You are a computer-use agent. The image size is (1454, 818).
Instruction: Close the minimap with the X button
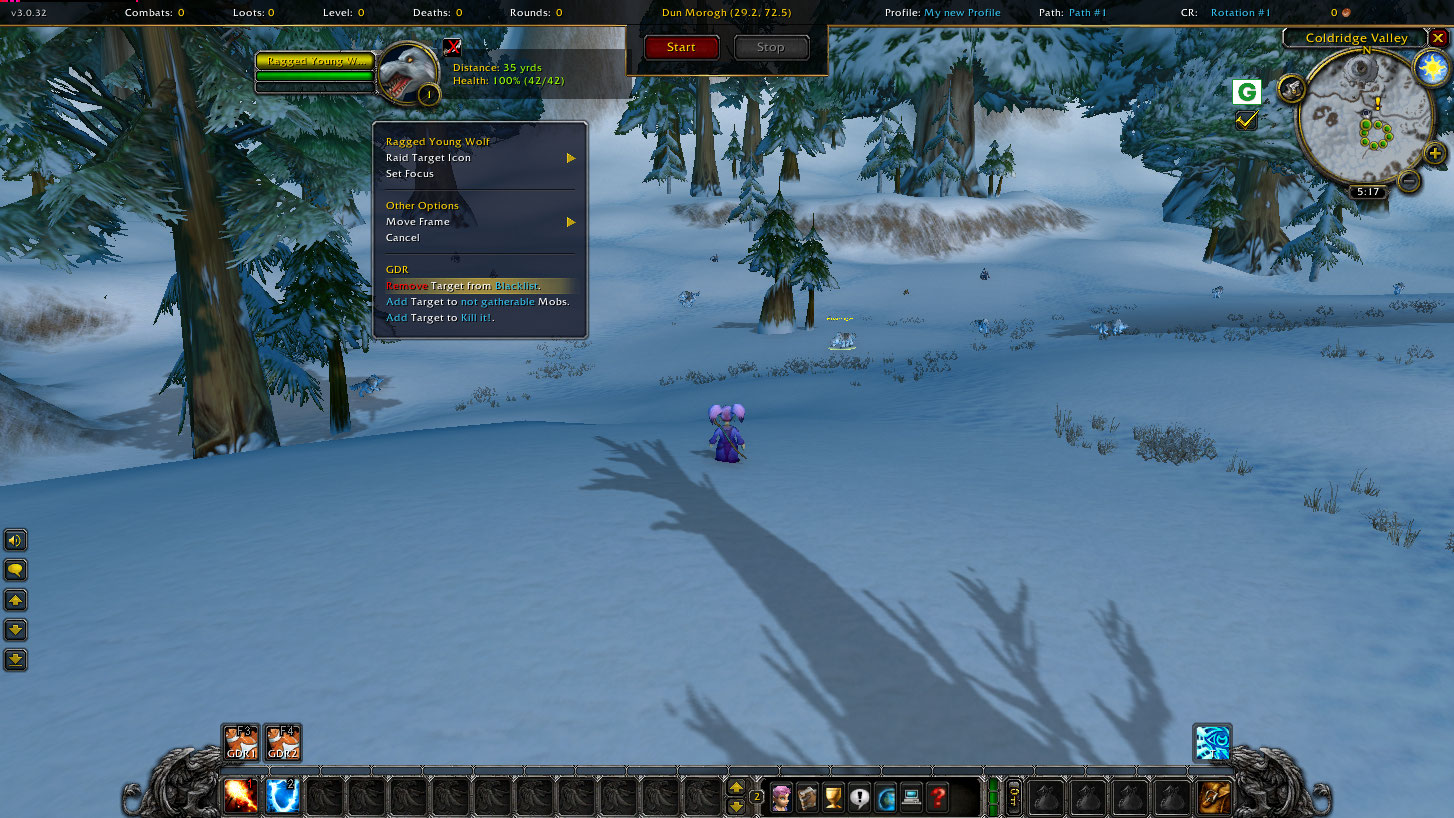pos(1438,38)
